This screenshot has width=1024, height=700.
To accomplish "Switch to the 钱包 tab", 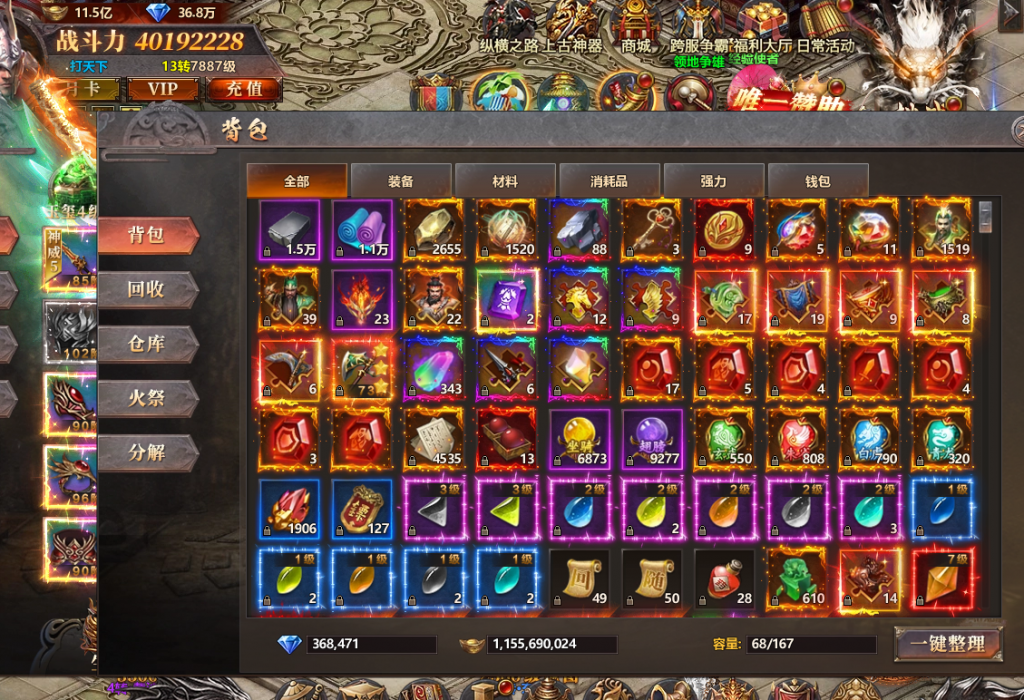I will tap(817, 181).
